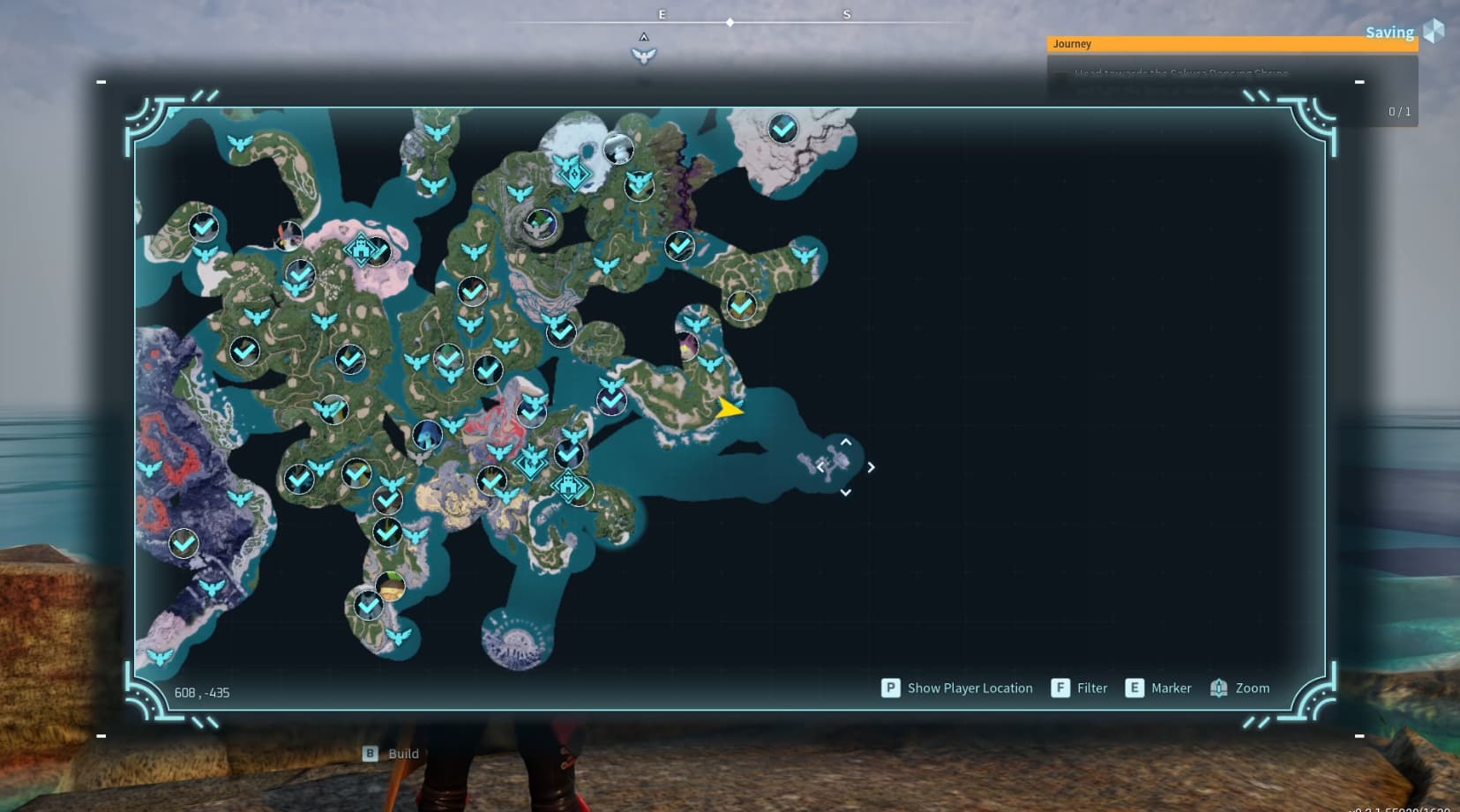
Task: Click the downward chevron below the sanctuary island
Action: tap(845, 491)
